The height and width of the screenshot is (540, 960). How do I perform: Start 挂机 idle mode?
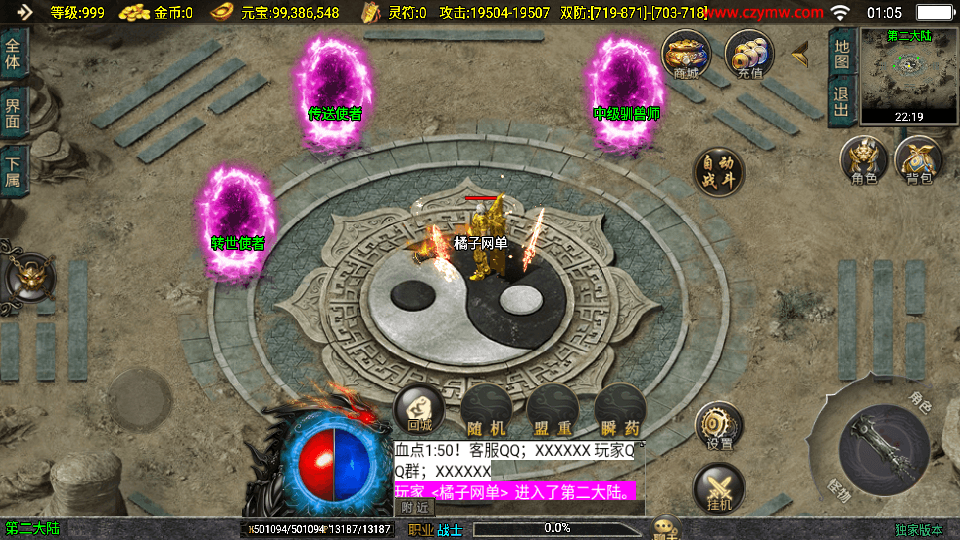pos(719,490)
